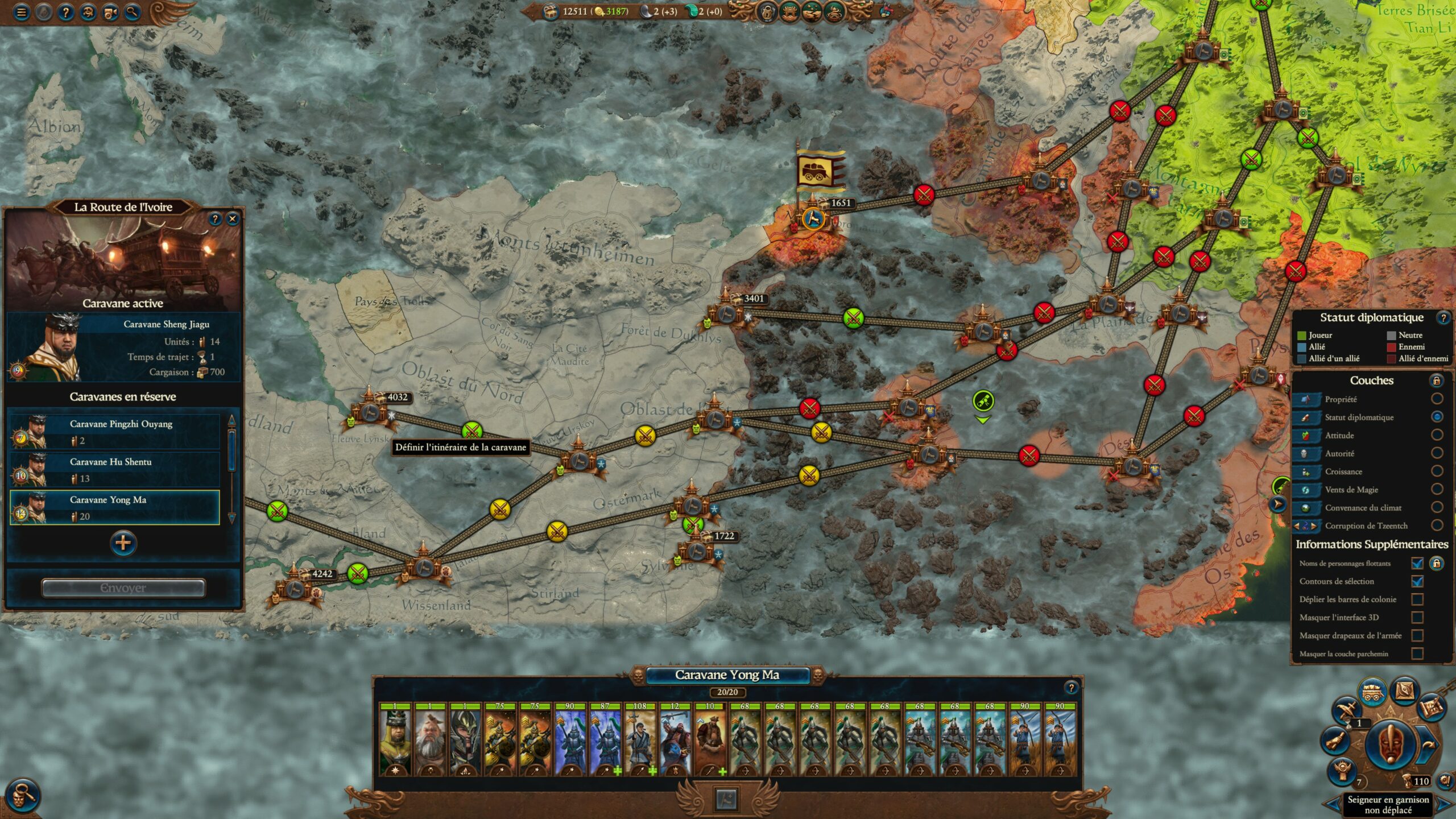1456x819 pixels.
Task: Open the magnifying glass search button
Action: [x=132, y=12]
